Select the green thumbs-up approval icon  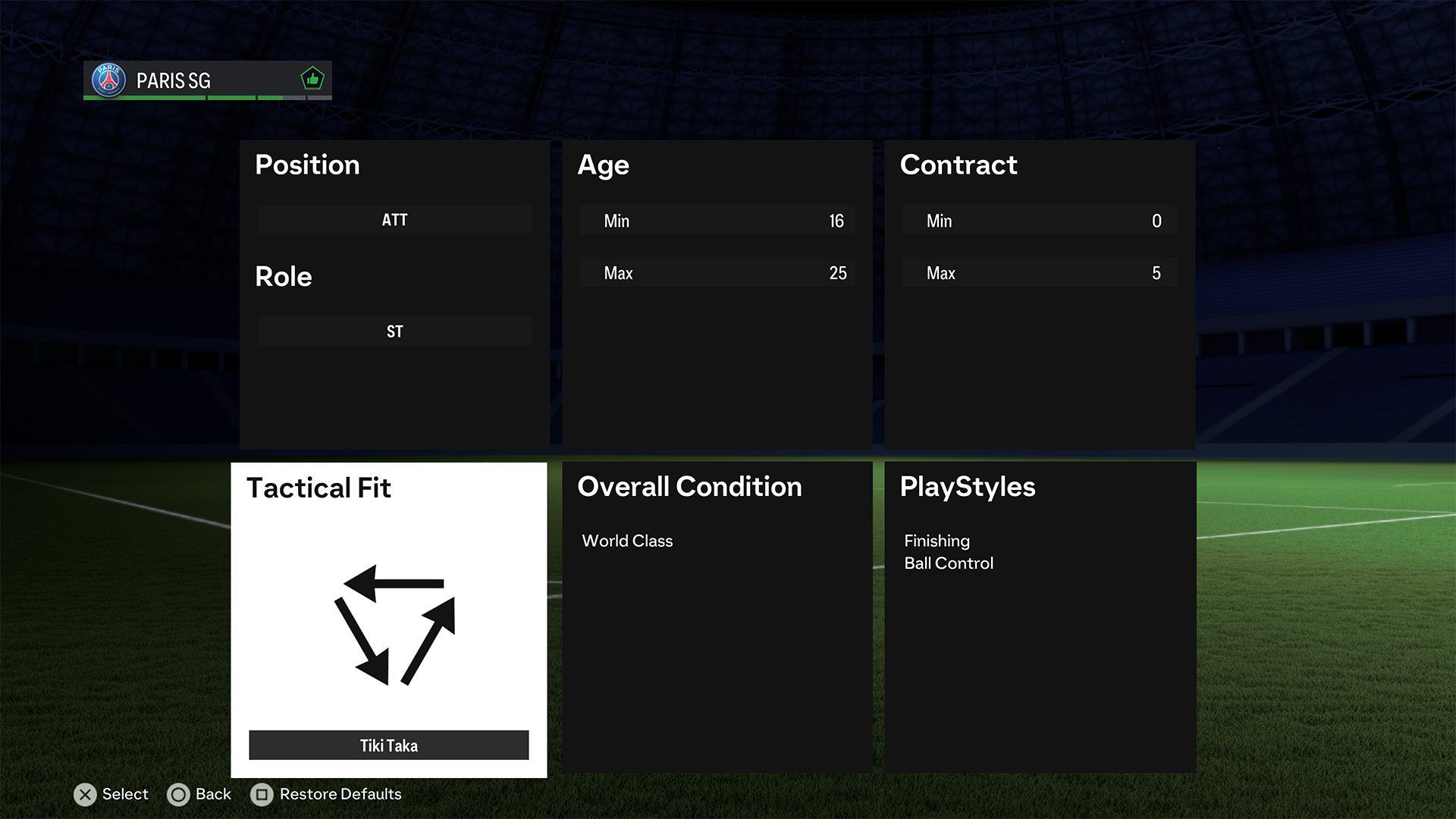[x=312, y=77]
